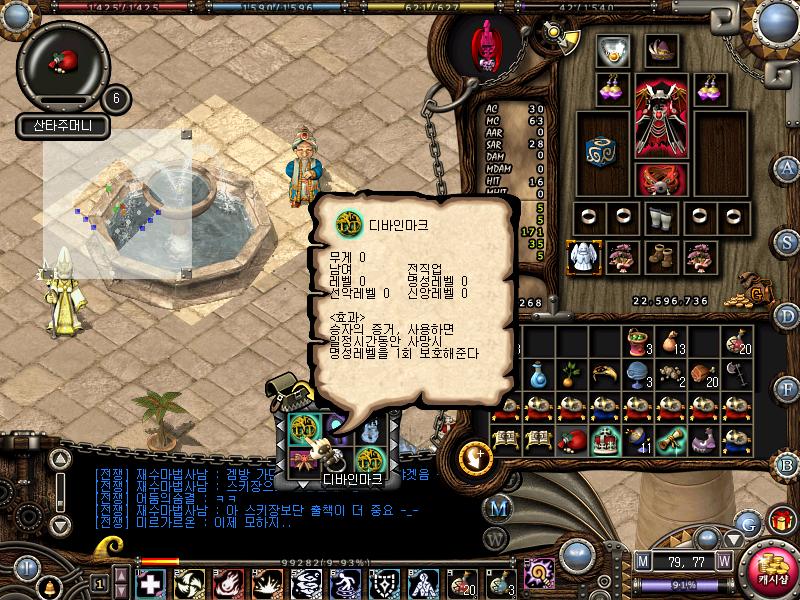The width and height of the screenshot is (800, 600).
Task: Select the equipped white boots slot
Action: coord(659,216)
